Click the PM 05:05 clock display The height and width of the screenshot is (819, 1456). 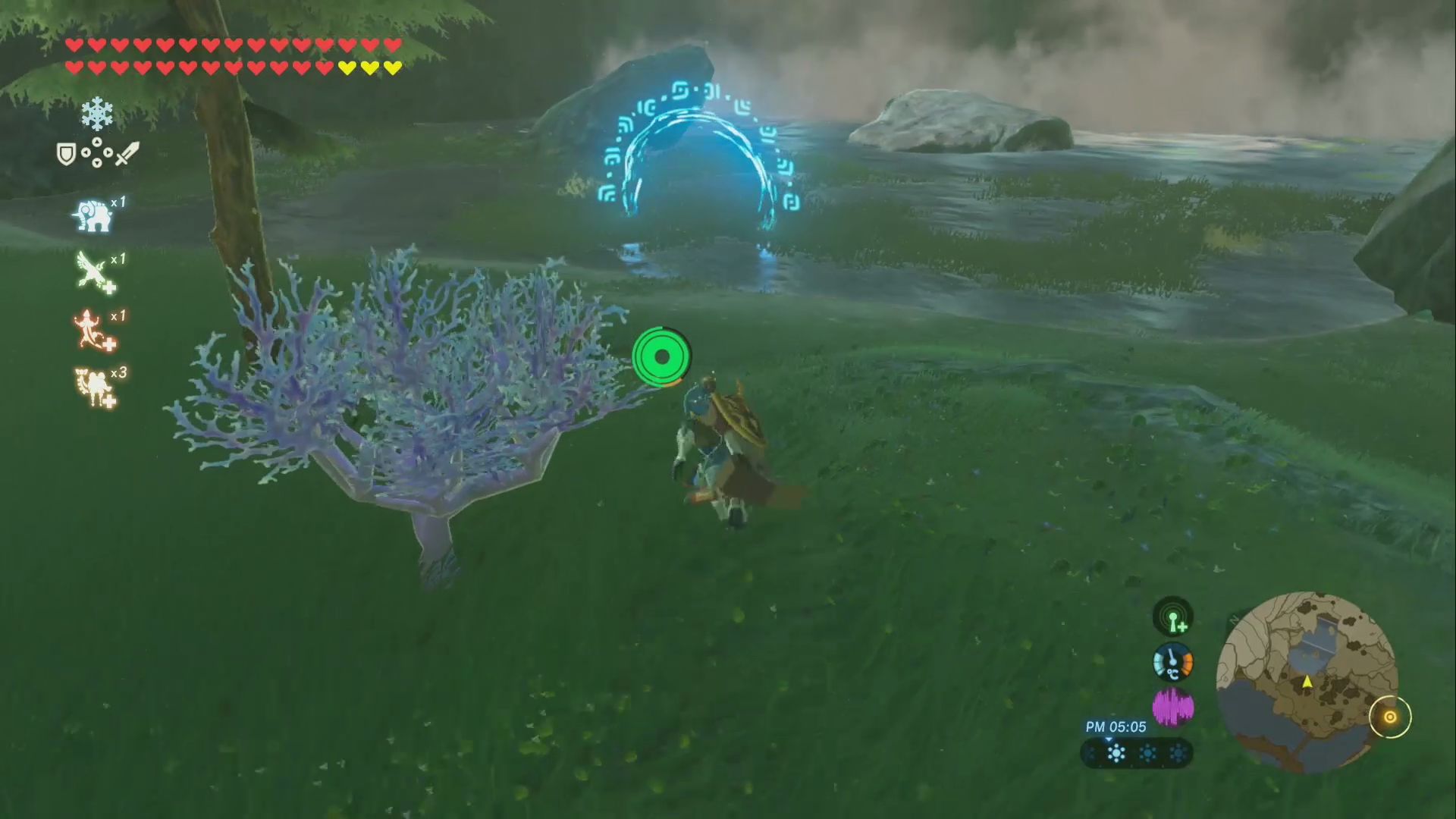click(1116, 726)
